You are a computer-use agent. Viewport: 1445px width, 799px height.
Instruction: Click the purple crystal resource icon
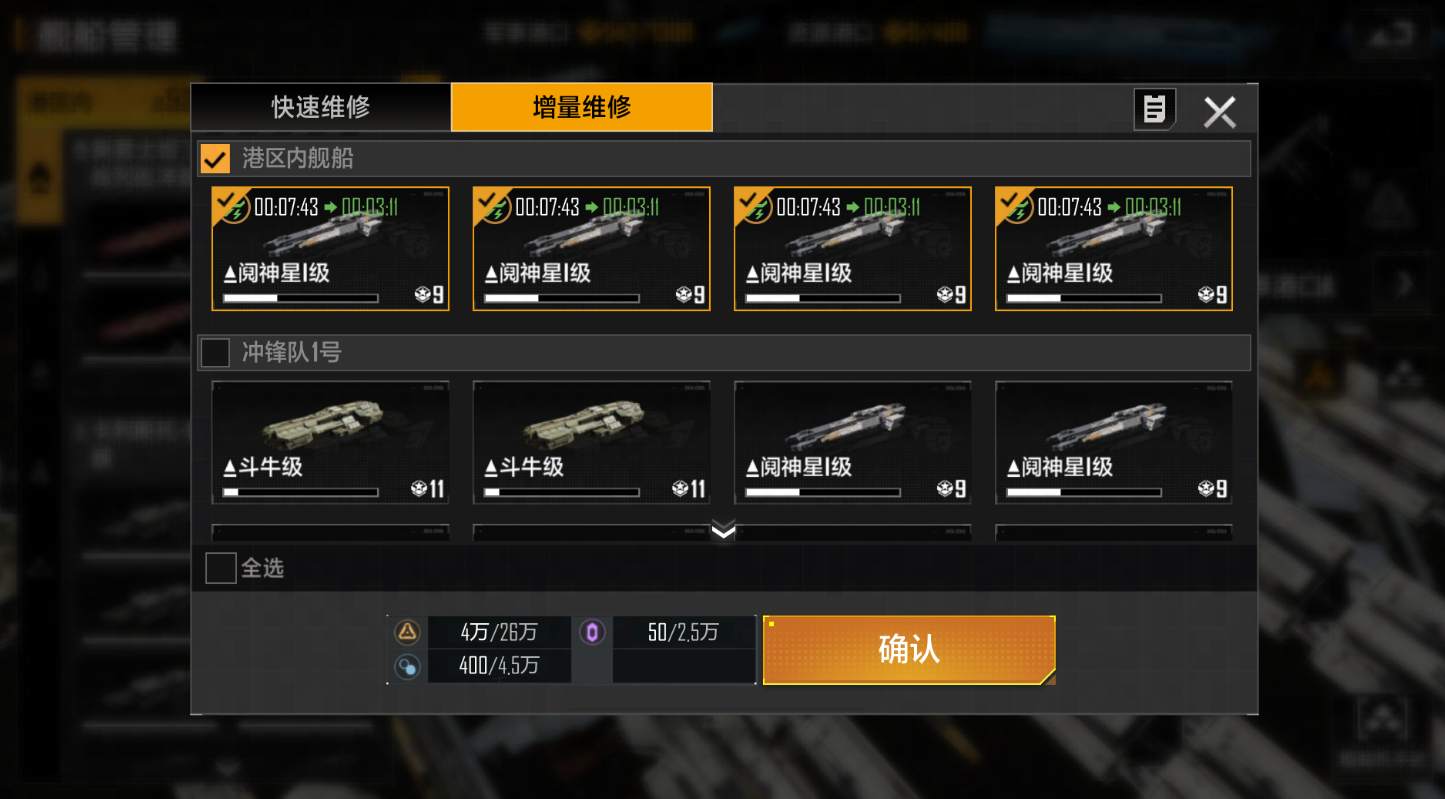(x=592, y=632)
